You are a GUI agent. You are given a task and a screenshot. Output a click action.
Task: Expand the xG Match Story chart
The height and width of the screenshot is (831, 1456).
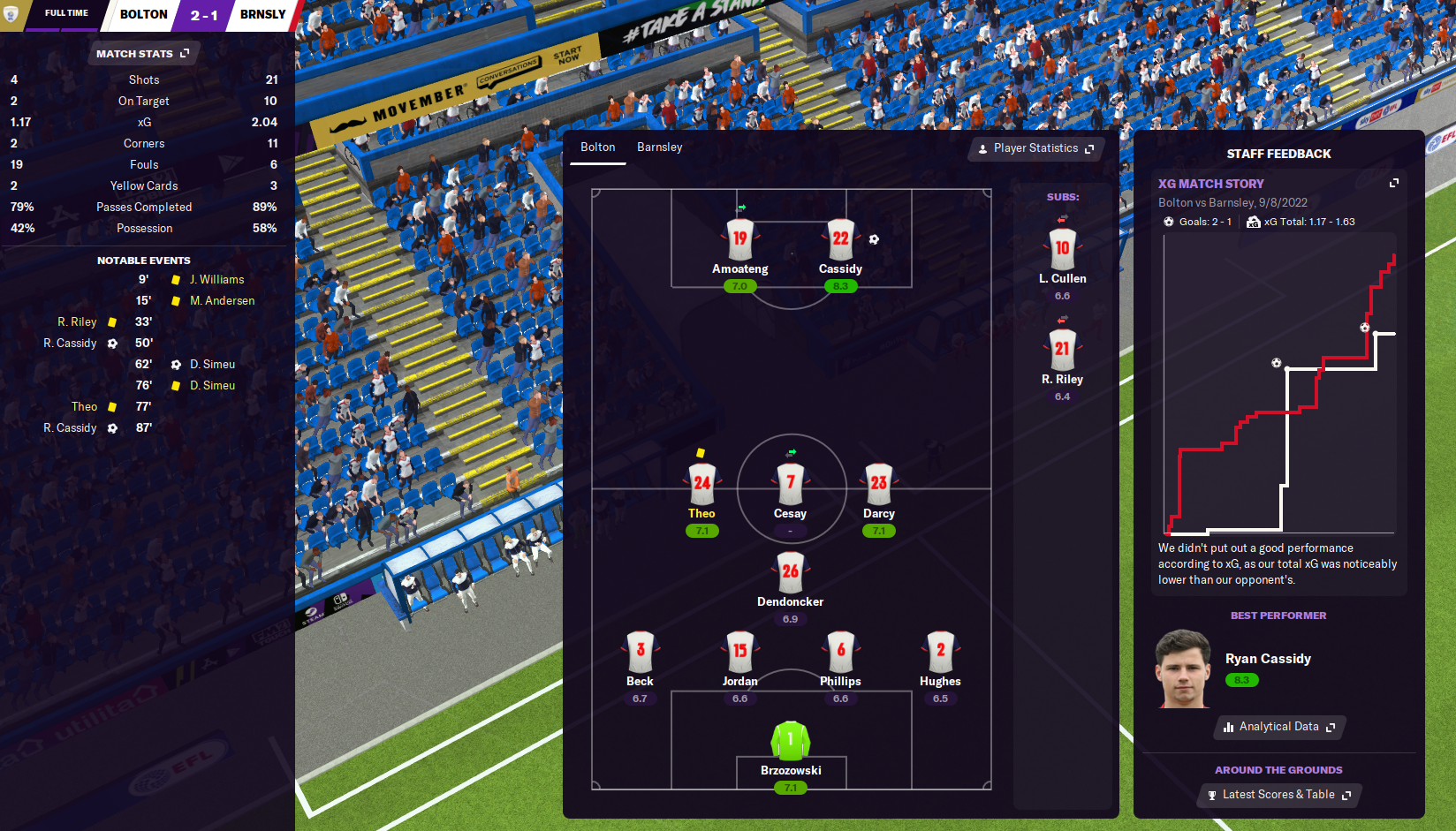tap(1393, 183)
